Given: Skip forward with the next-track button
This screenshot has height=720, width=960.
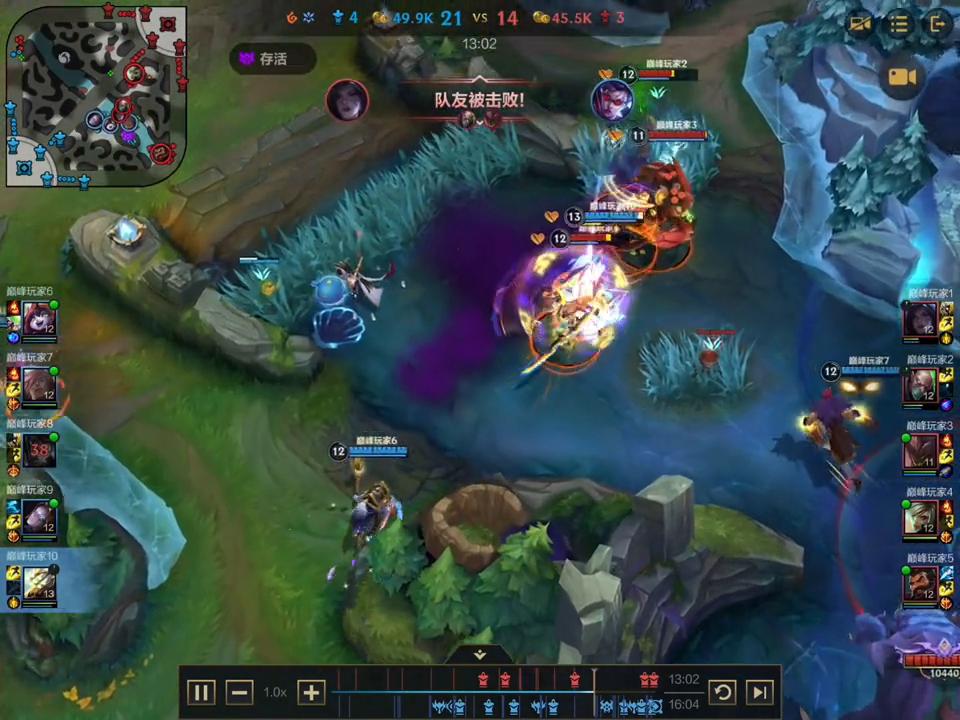Looking at the screenshot, I should (760, 692).
